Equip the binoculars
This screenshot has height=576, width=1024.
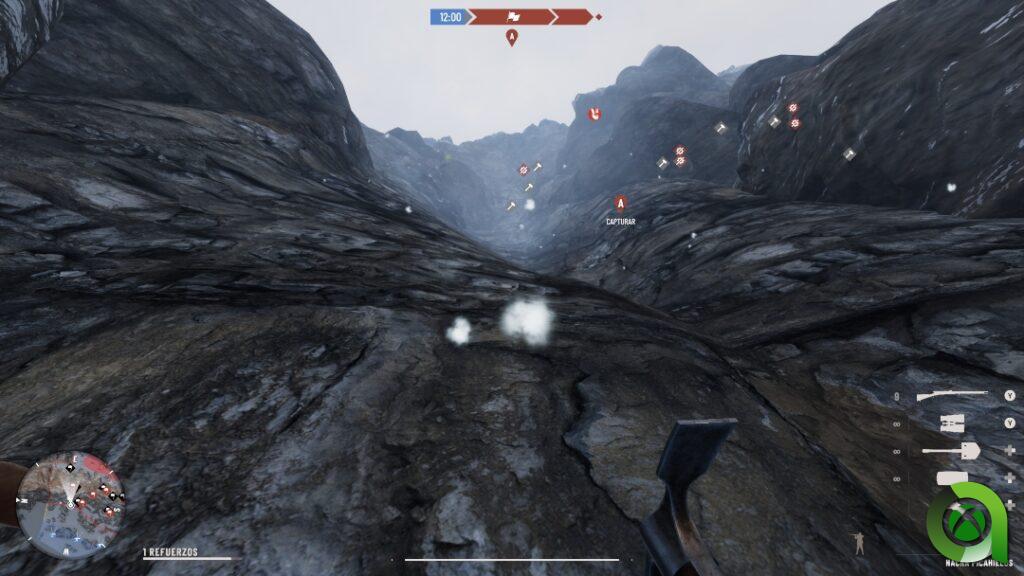point(951,424)
